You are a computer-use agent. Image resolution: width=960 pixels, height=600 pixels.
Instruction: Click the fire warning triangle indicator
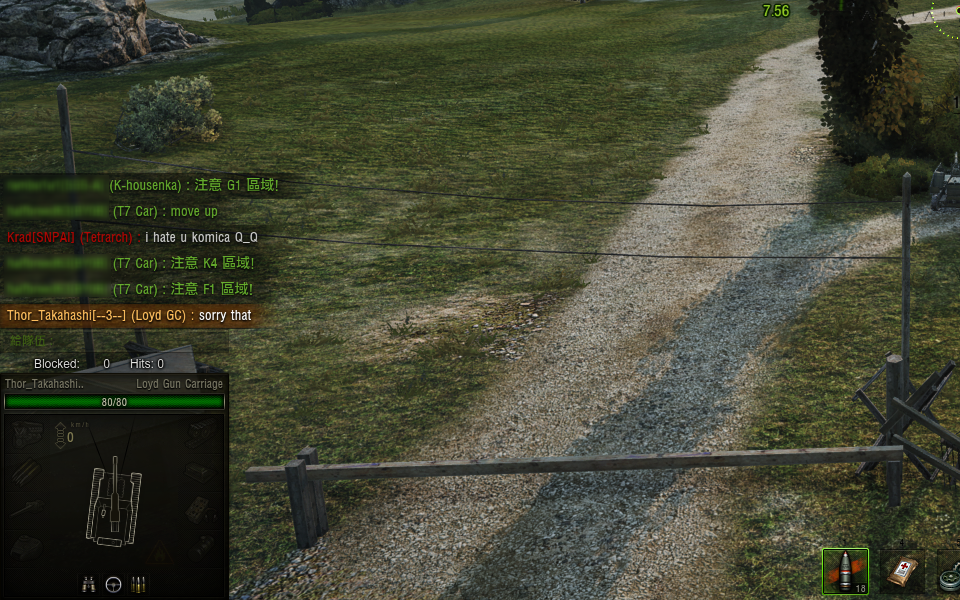click(x=160, y=550)
